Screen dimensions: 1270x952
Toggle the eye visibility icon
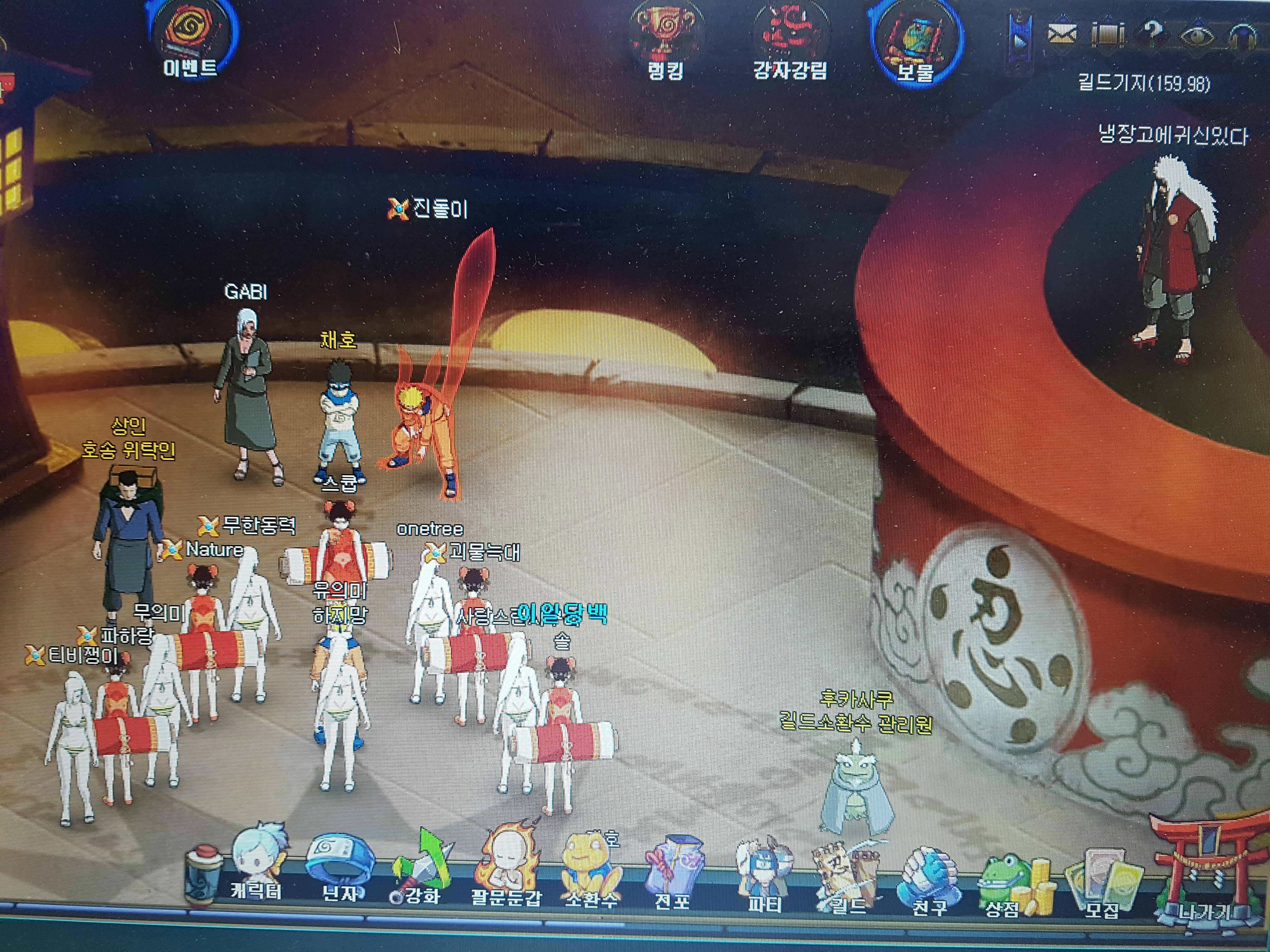click(x=1197, y=36)
